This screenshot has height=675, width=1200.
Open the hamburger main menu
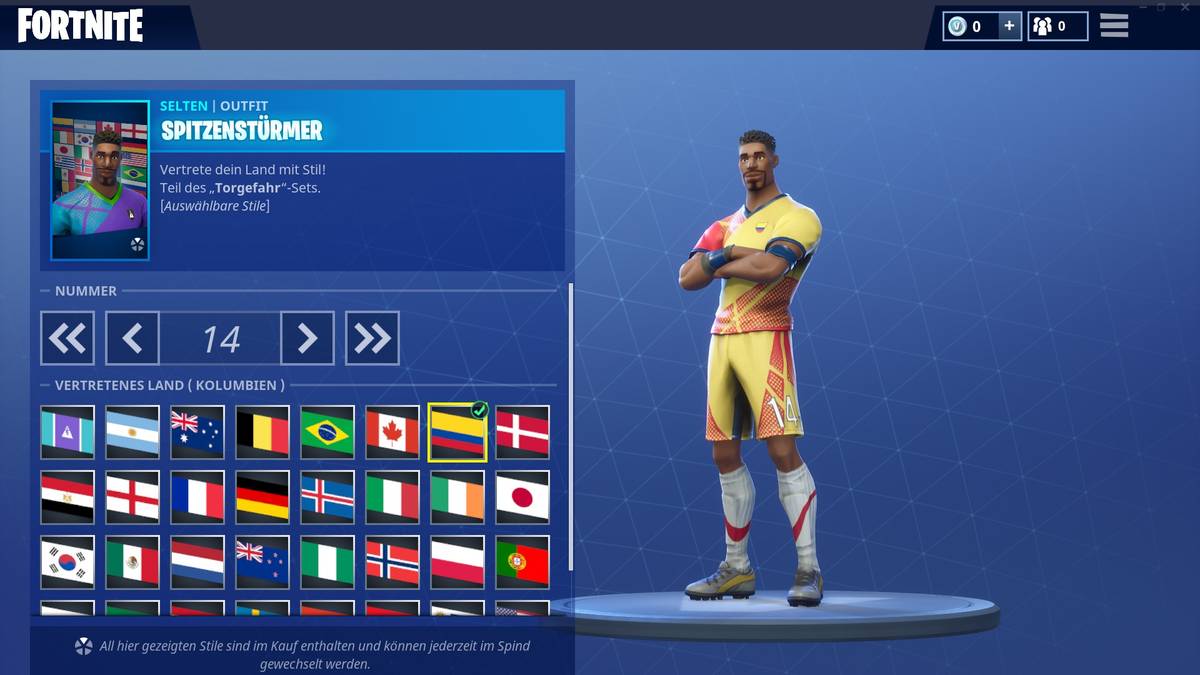point(1114,26)
